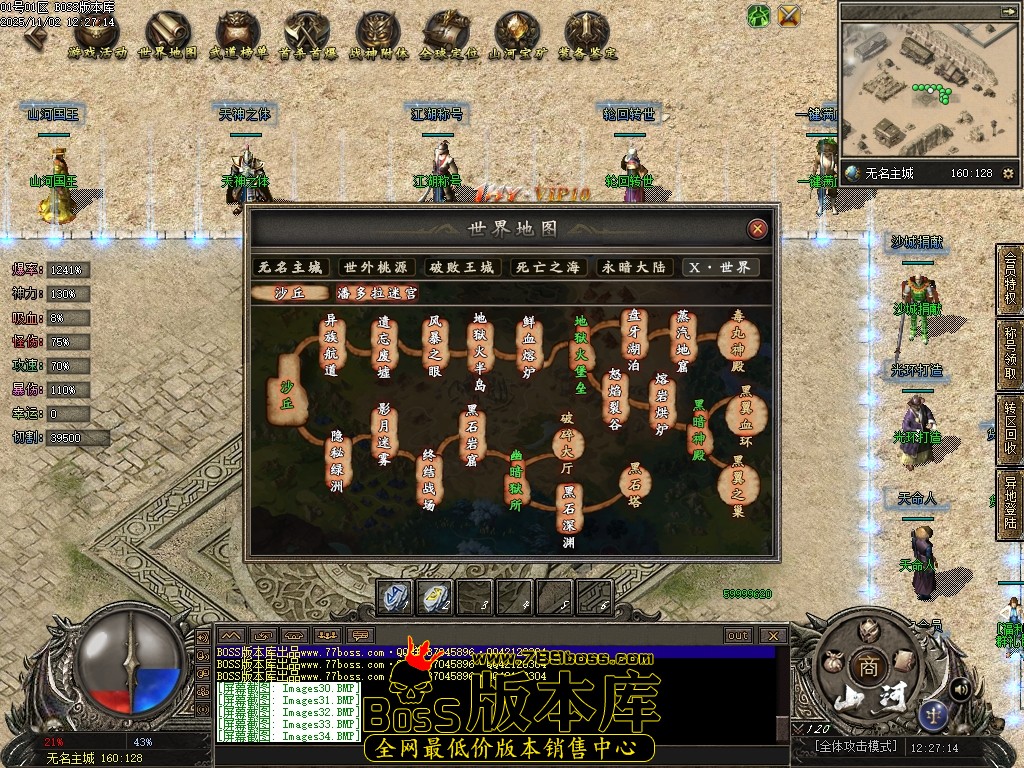Open the 装备鉴定 equipment appraisal icon

587,34
